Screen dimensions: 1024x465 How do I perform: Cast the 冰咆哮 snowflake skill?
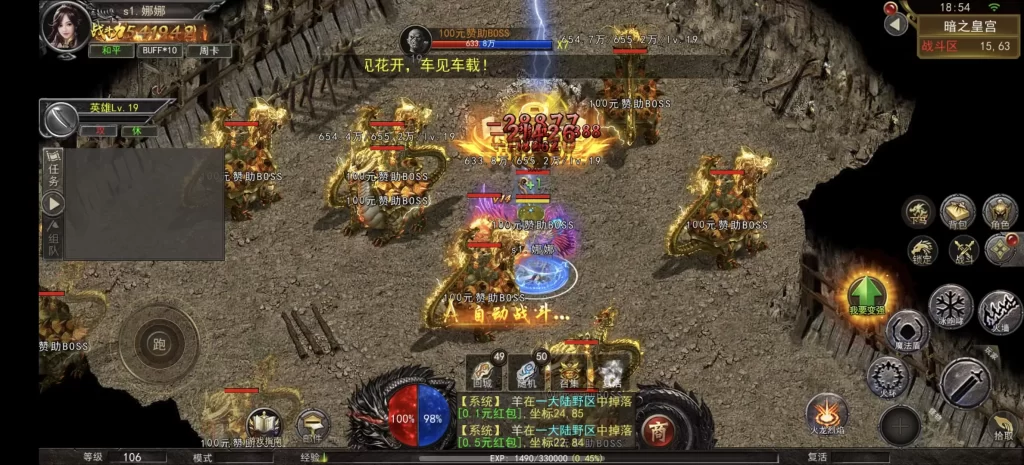945,306
